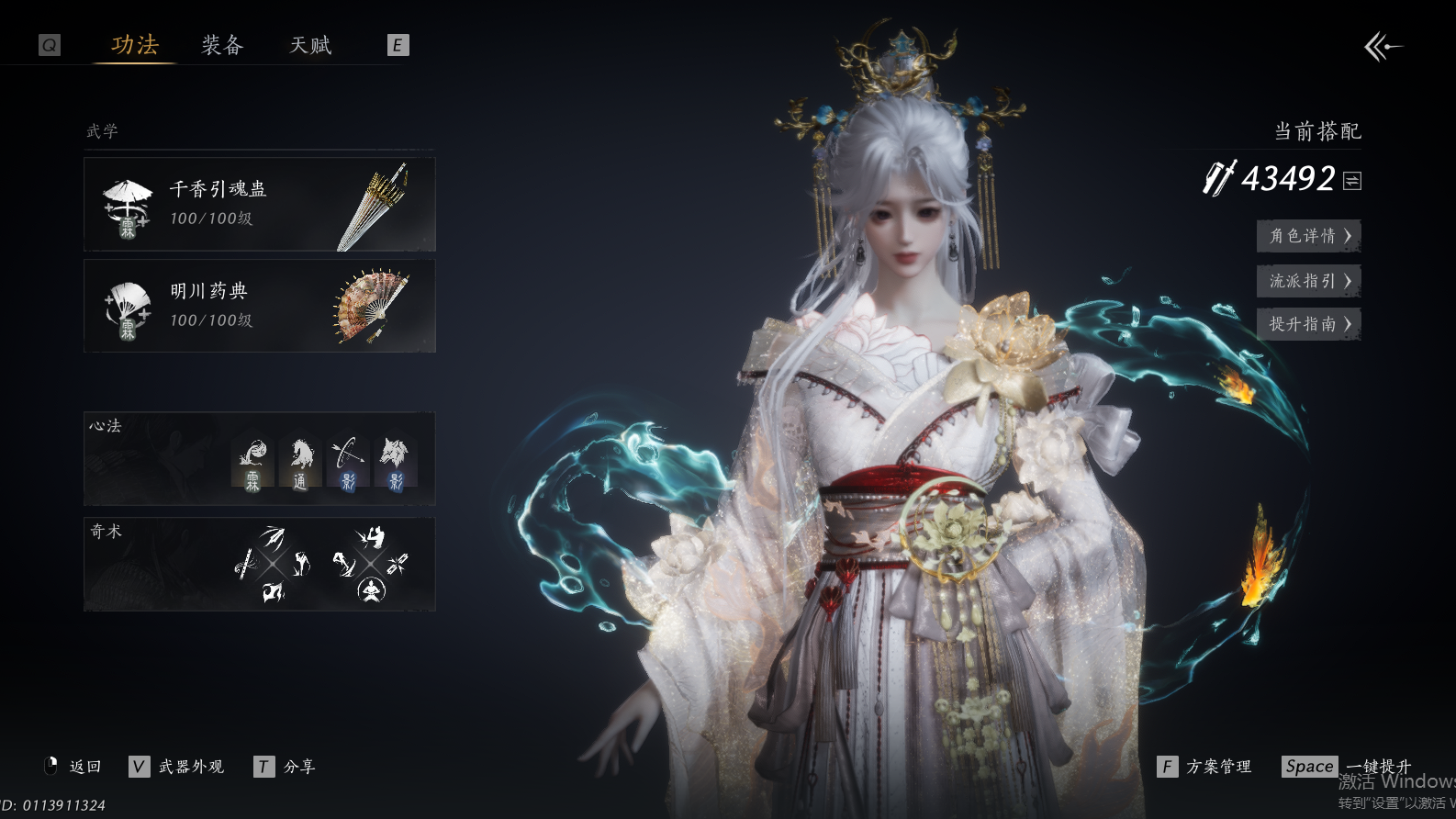Select the horse 通 inner skill icon
This screenshot has width=1456, height=819.
[300, 463]
